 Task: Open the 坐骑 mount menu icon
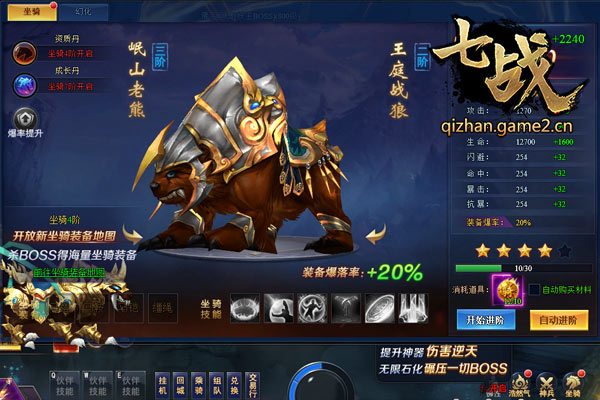[x=573, y=383]
